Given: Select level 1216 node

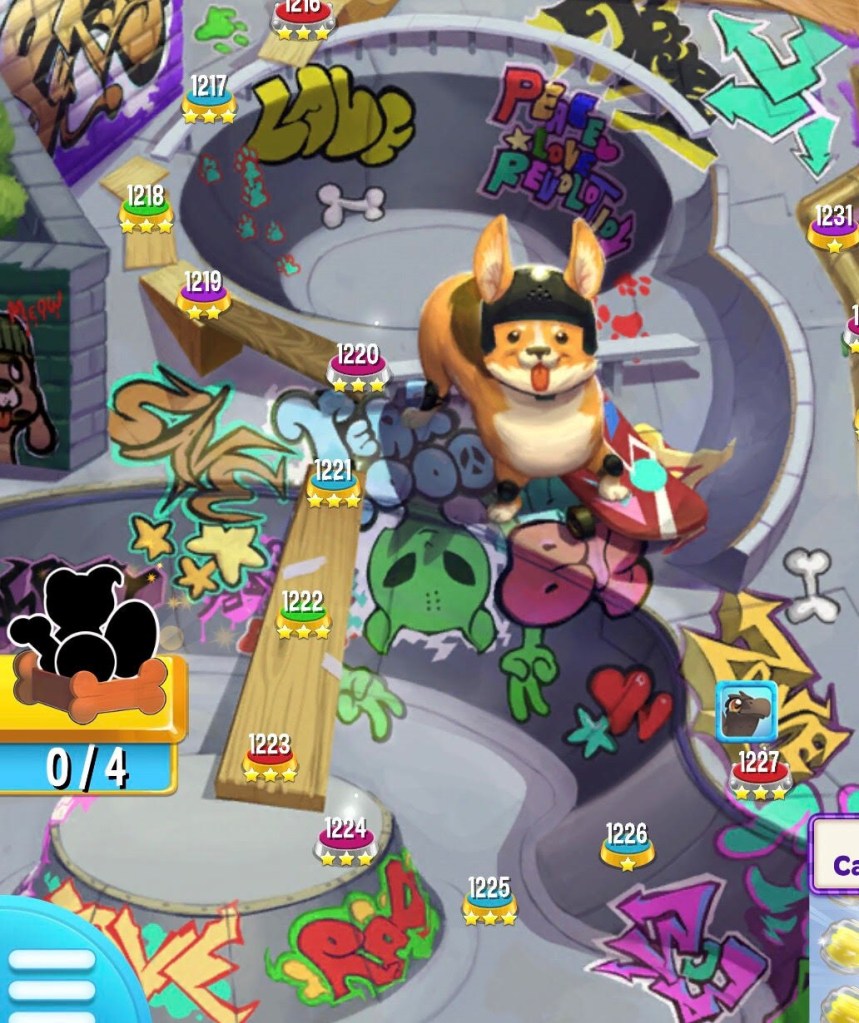Looking at the screenshot, I should pos(301,19).
